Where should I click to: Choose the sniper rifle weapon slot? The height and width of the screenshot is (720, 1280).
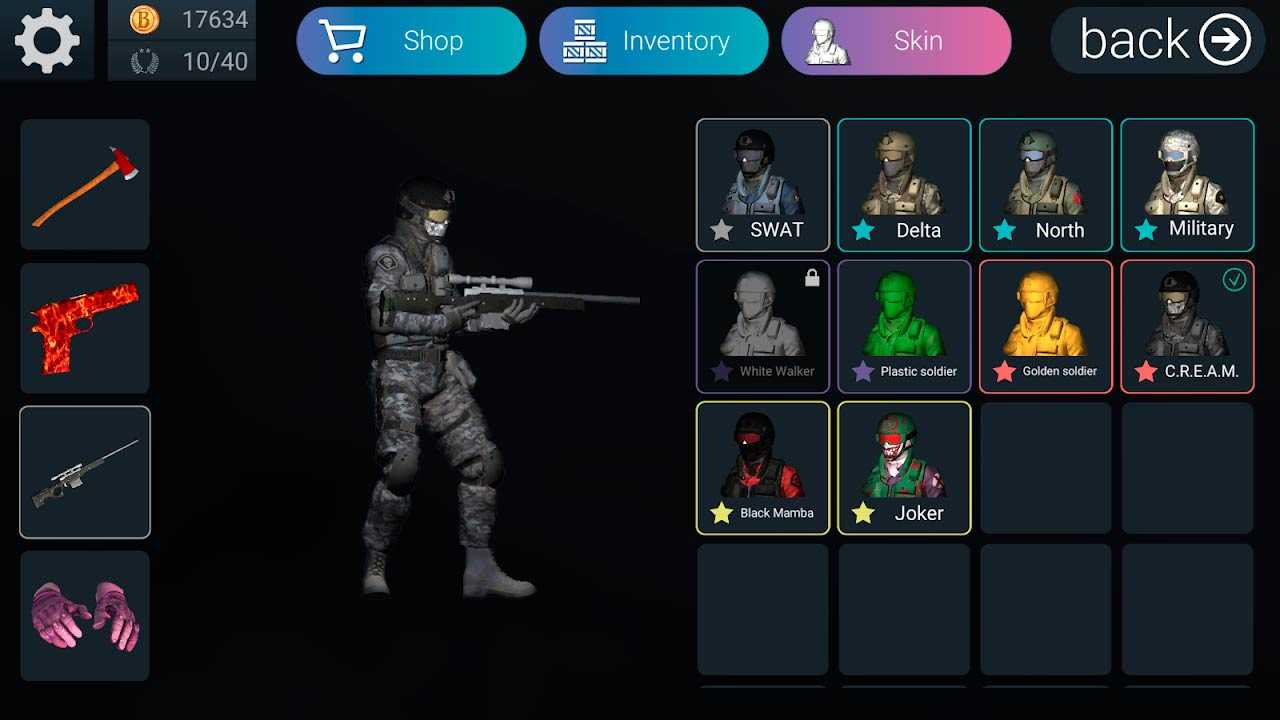pyautogui.click(x=85, y=472)
